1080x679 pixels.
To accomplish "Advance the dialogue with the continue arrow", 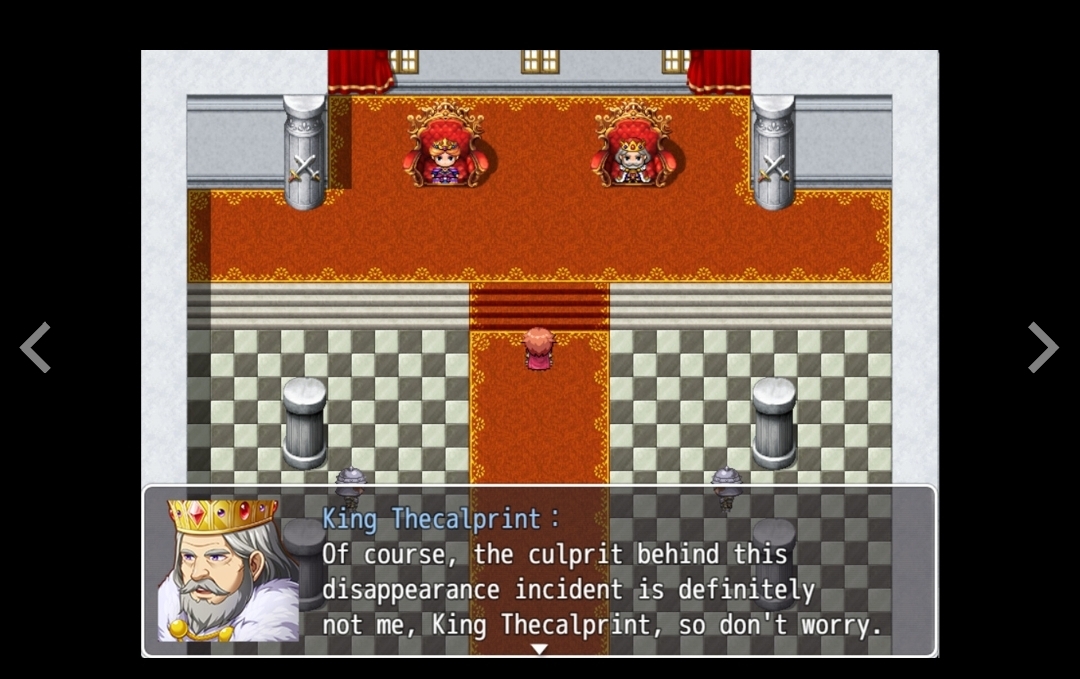I will pyautogui.click(x=539, y=649).
